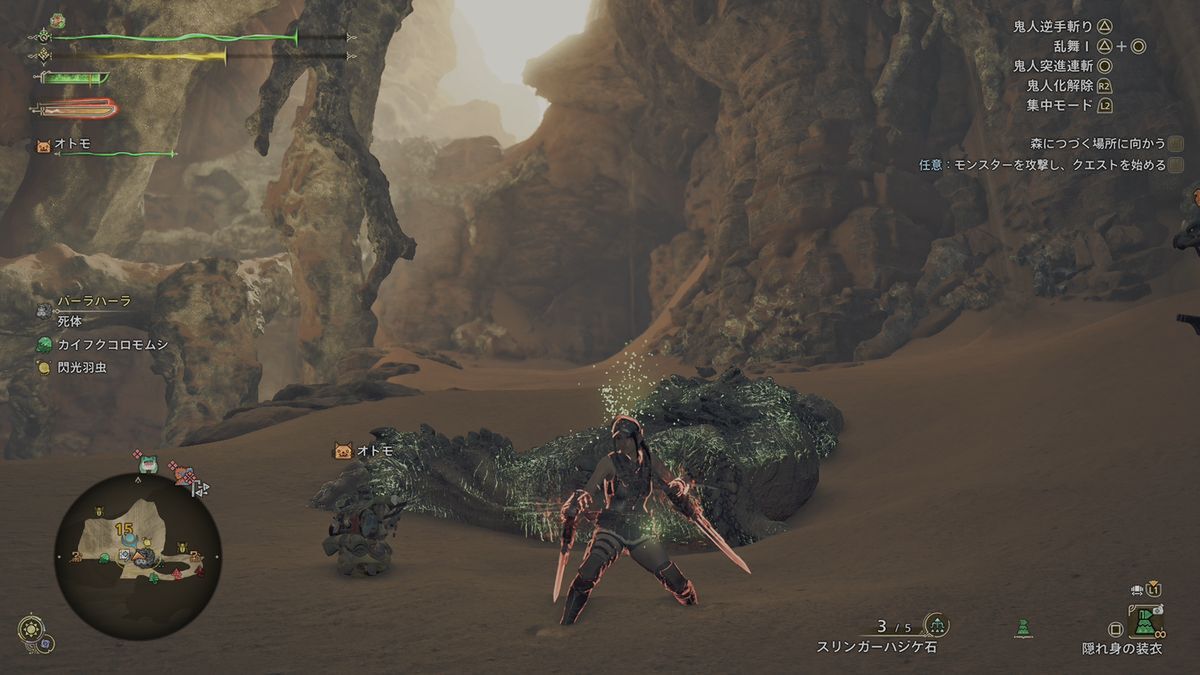Click the オトモ Palico icon in party status
The image size is (1200, 675).
44,145
